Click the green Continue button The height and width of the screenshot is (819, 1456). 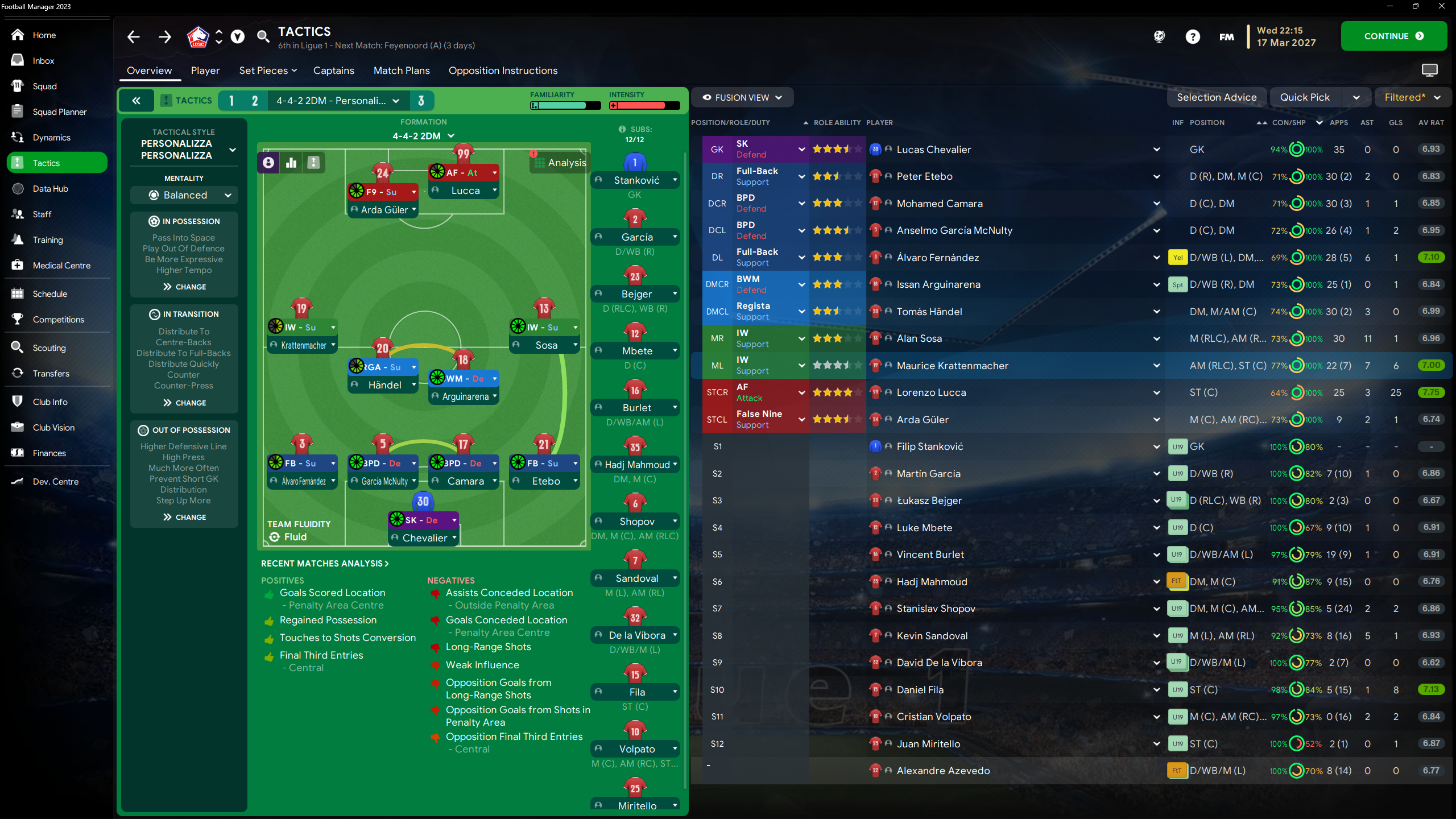tap(1393, 36)
